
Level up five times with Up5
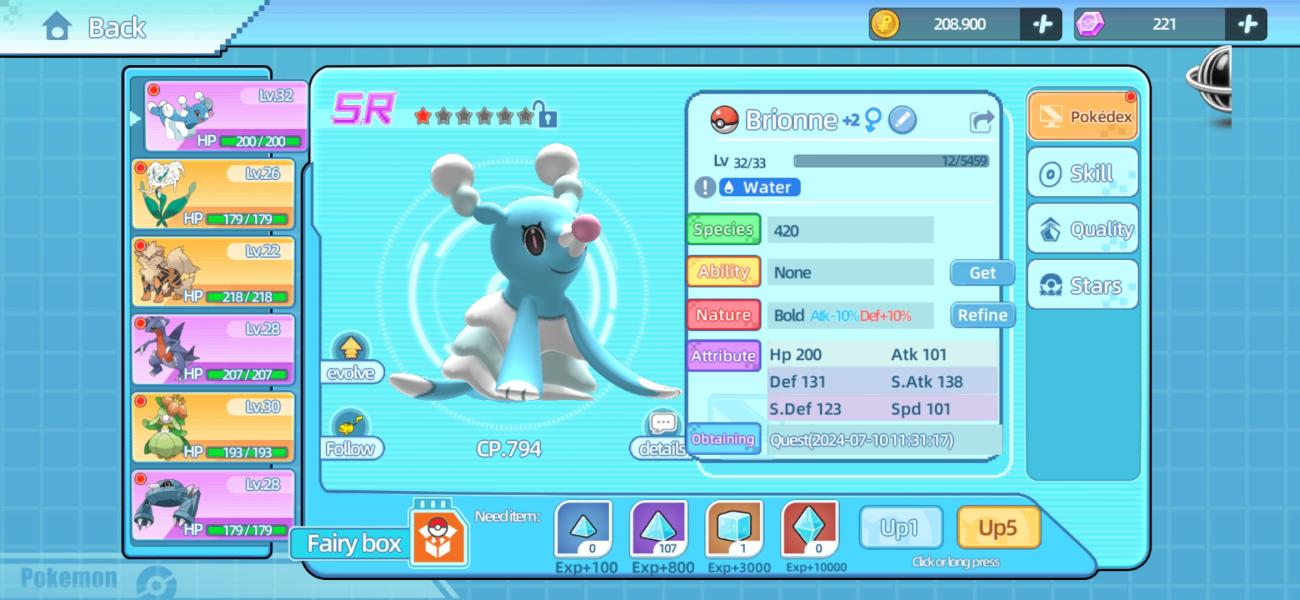(998, 527)
